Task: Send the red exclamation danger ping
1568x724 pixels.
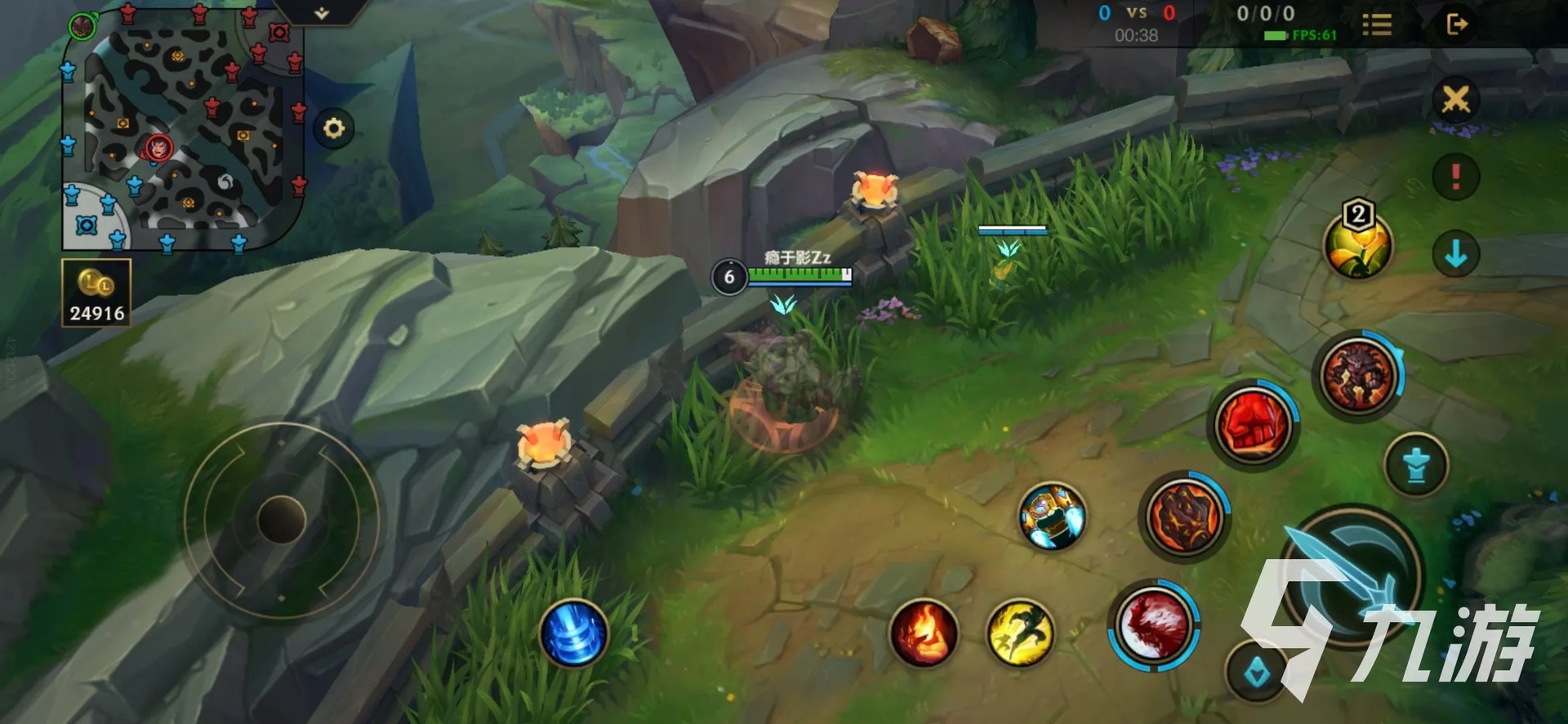Action: (1455, 177)
